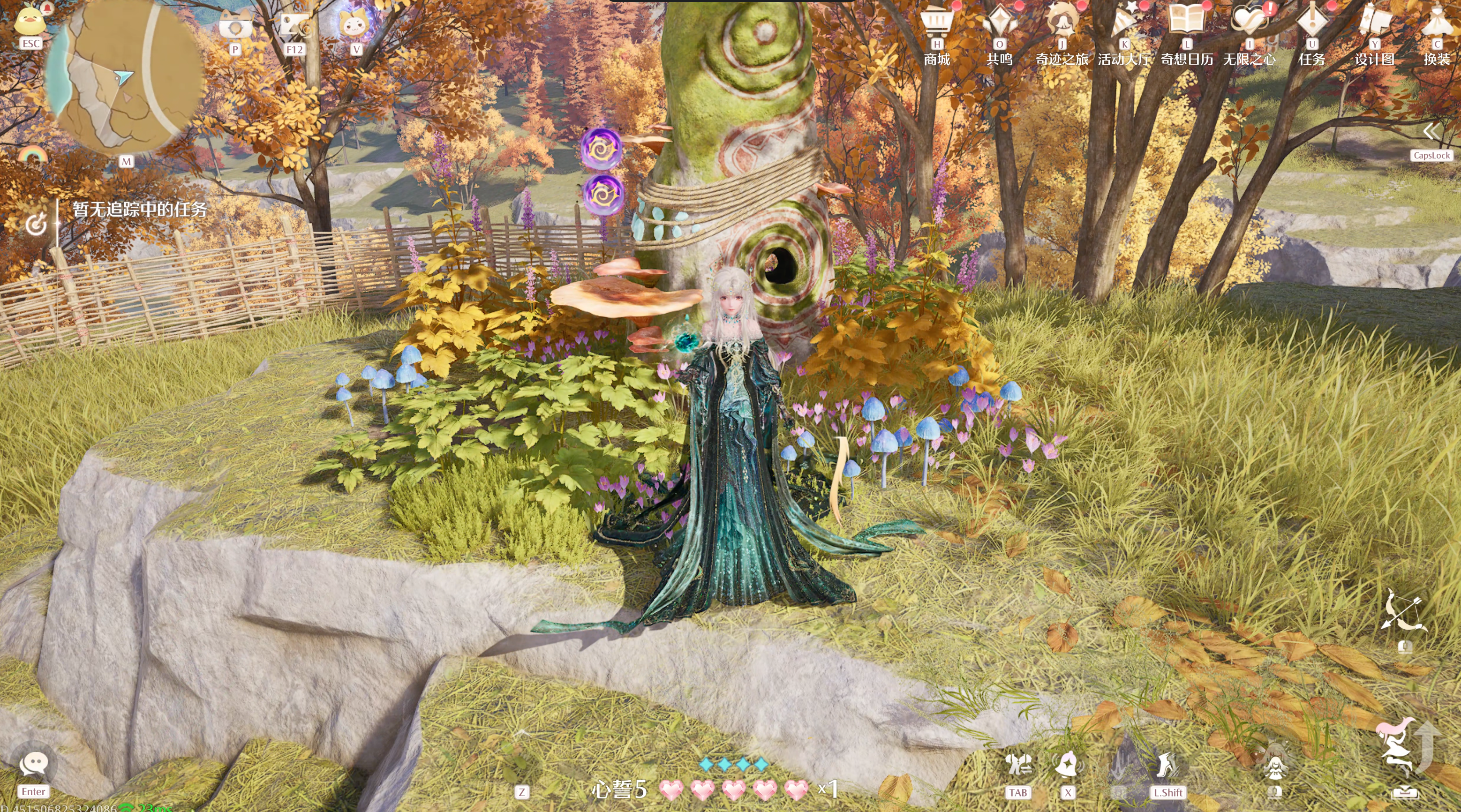Click the quest tracker icon
The height and width of the screenshot is (812, 1461).
click(x=36, y=225)
